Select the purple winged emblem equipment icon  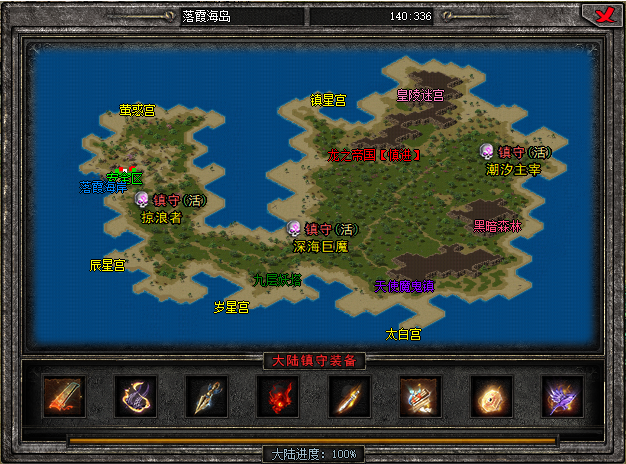(563, 396)
